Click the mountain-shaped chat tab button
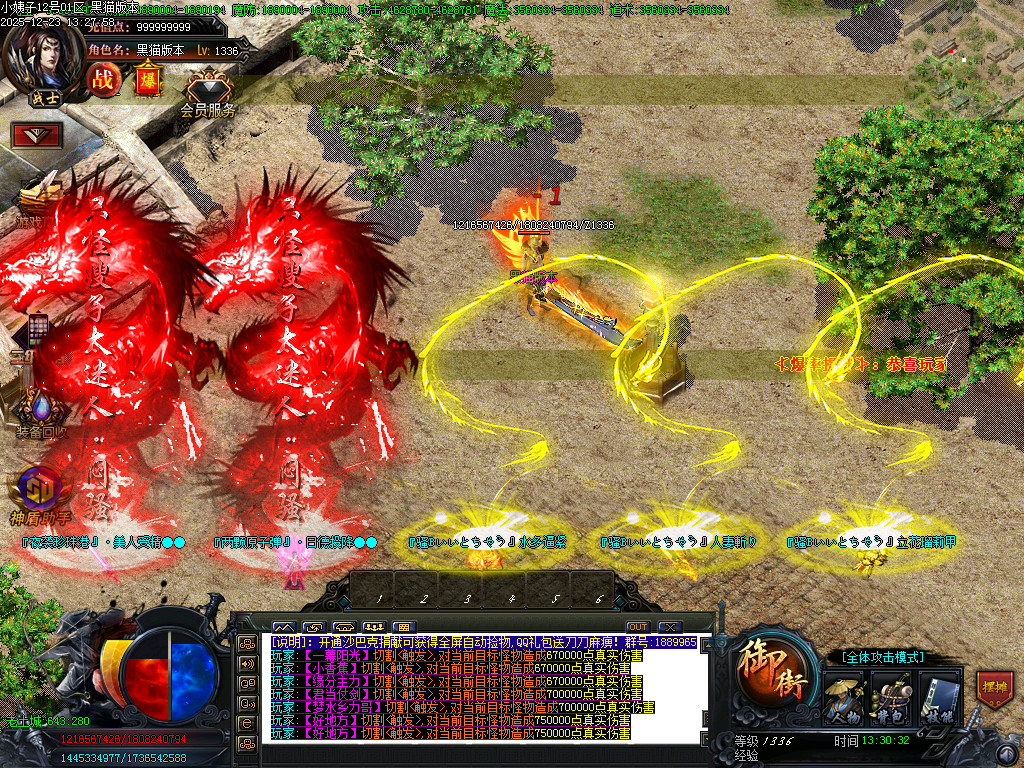Screen dimensions: 1024x768 coord(284,627)
